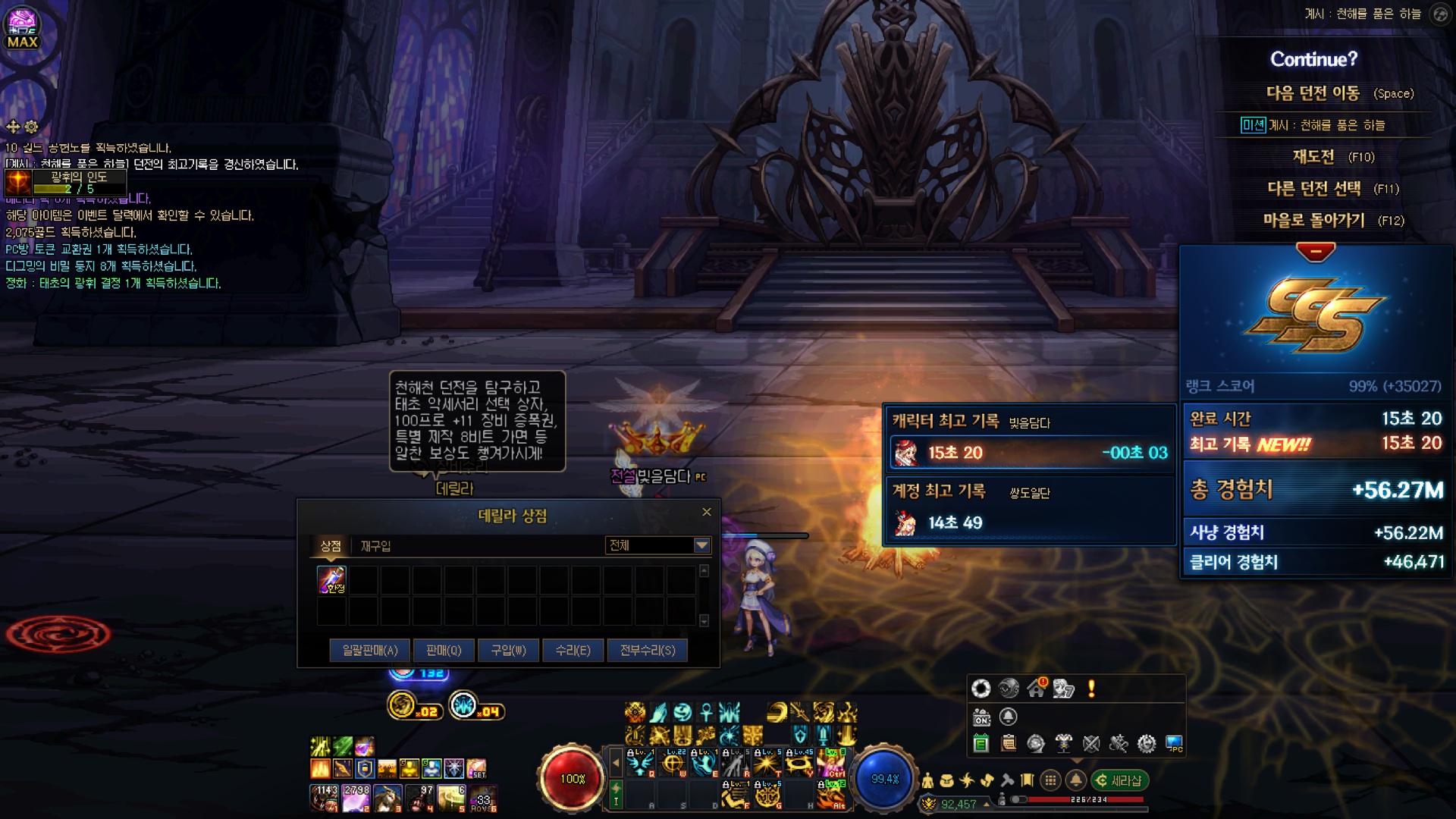Click the shop's Buy (W) button
The height and width of the screenshot is (819, 1456).
[508, 650]
